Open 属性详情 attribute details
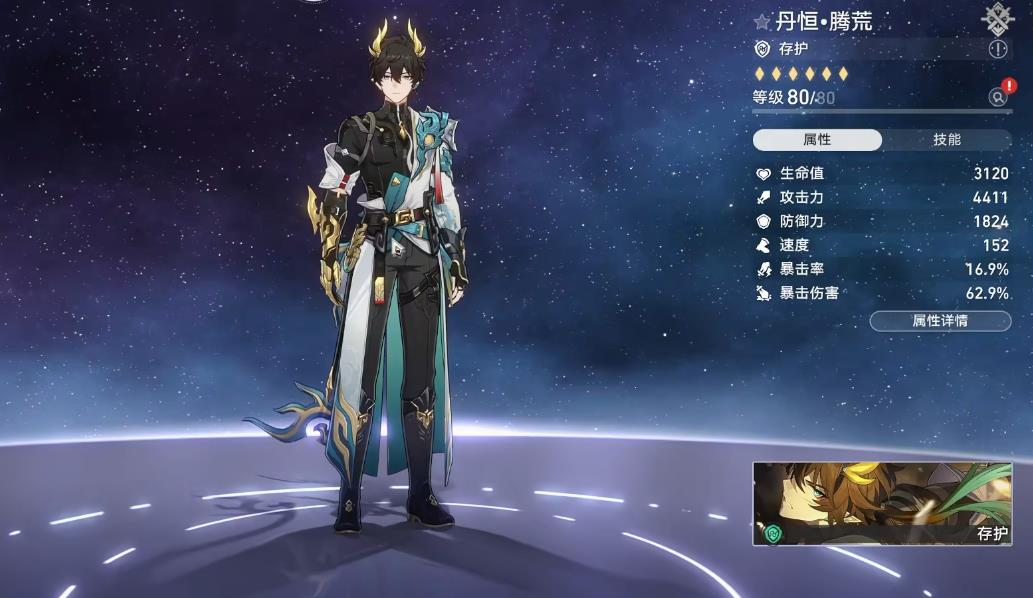 940,321
